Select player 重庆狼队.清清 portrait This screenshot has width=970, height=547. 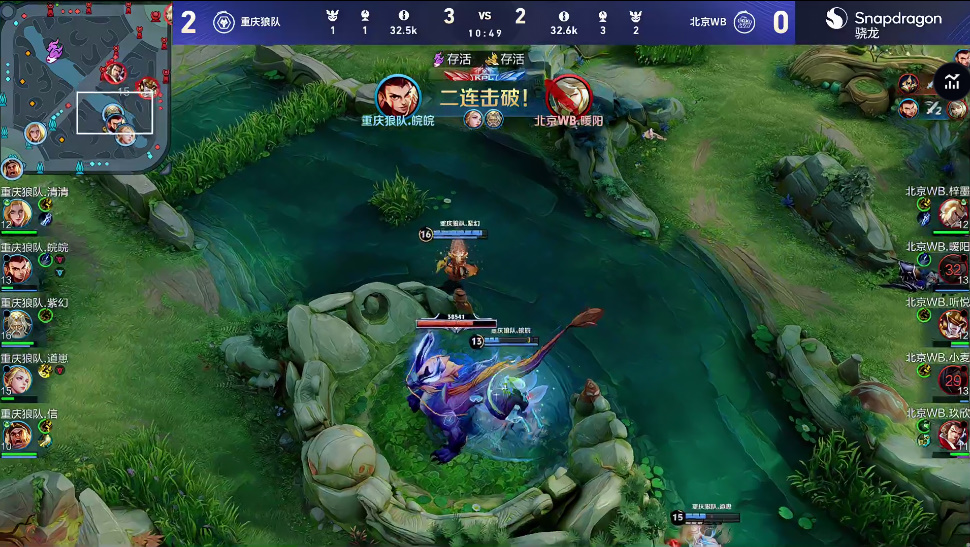[17, 213]
